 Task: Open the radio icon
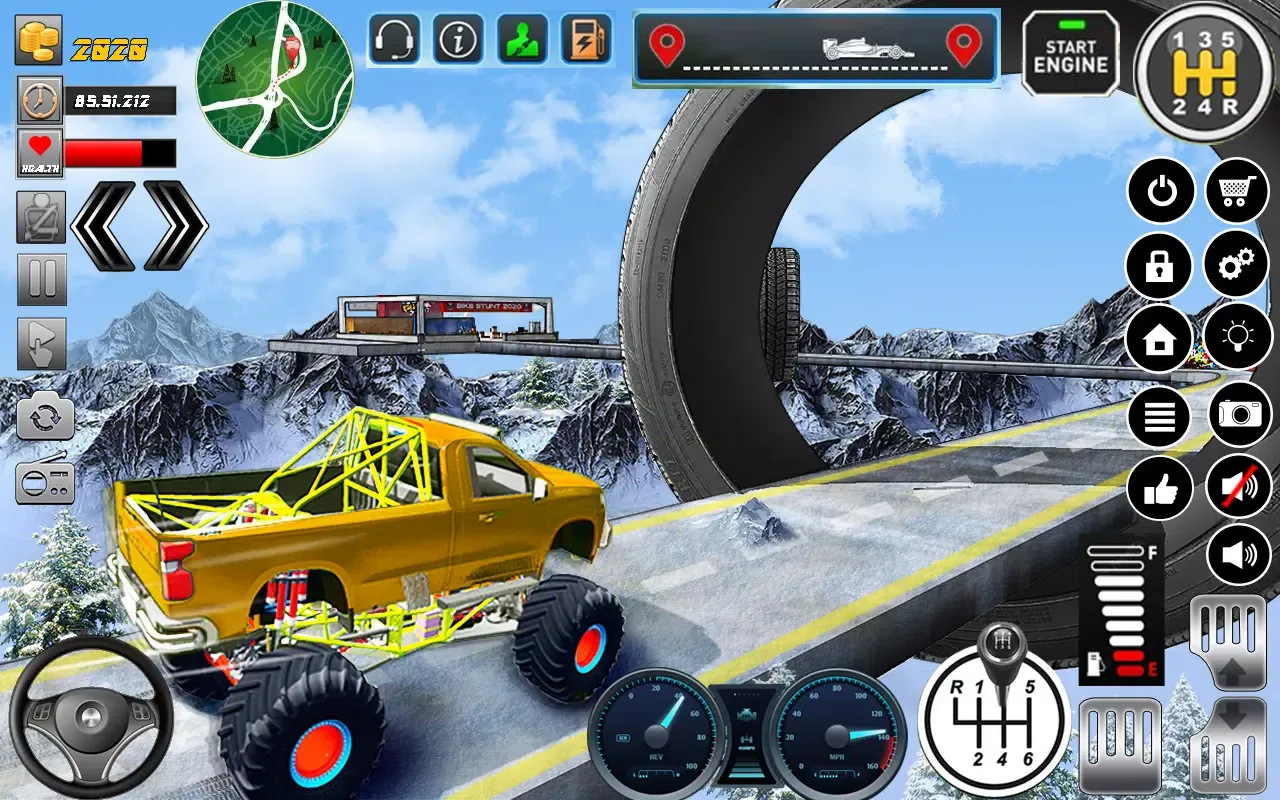click(x=45, y=483)
